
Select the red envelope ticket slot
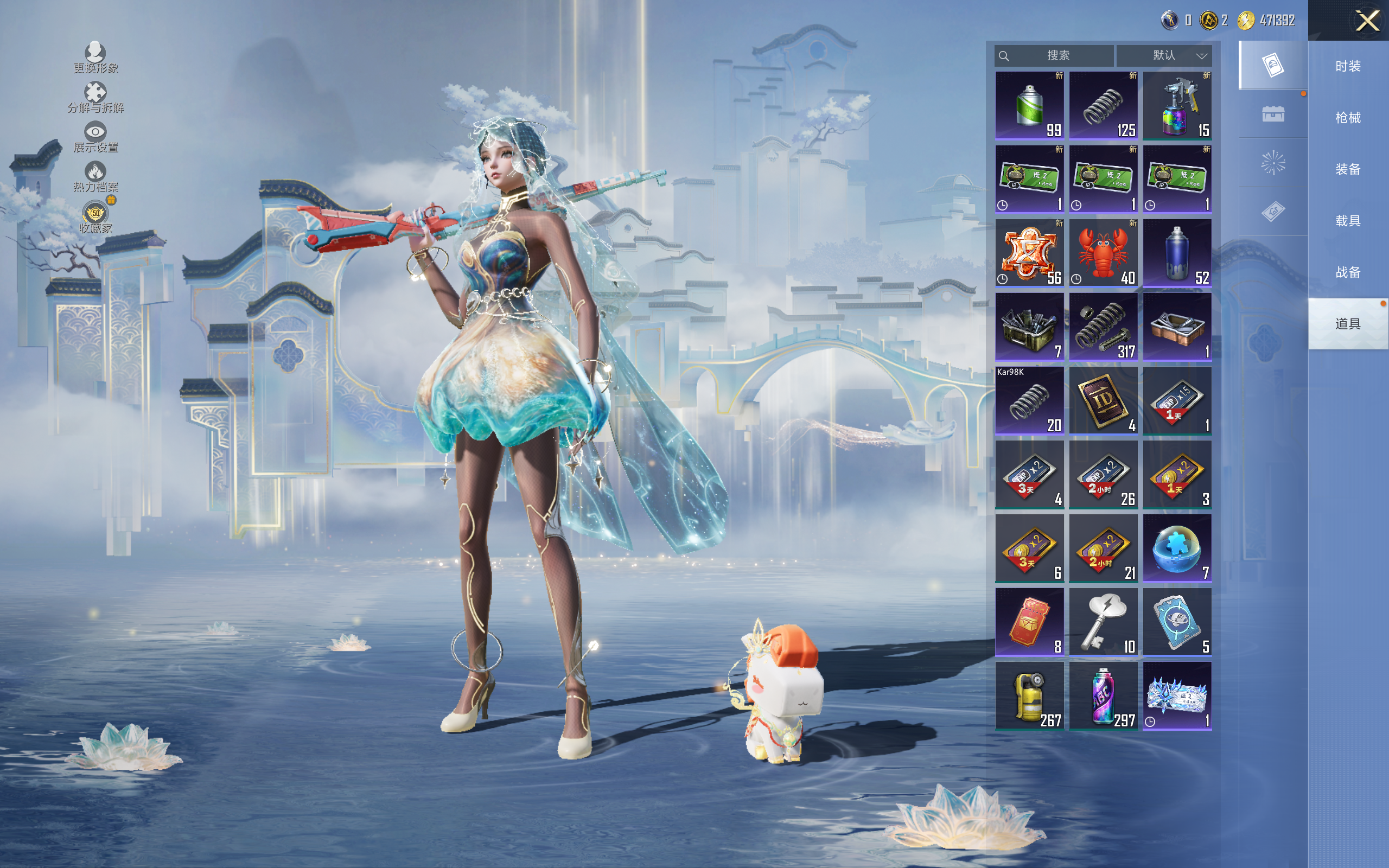(1029, 622)
